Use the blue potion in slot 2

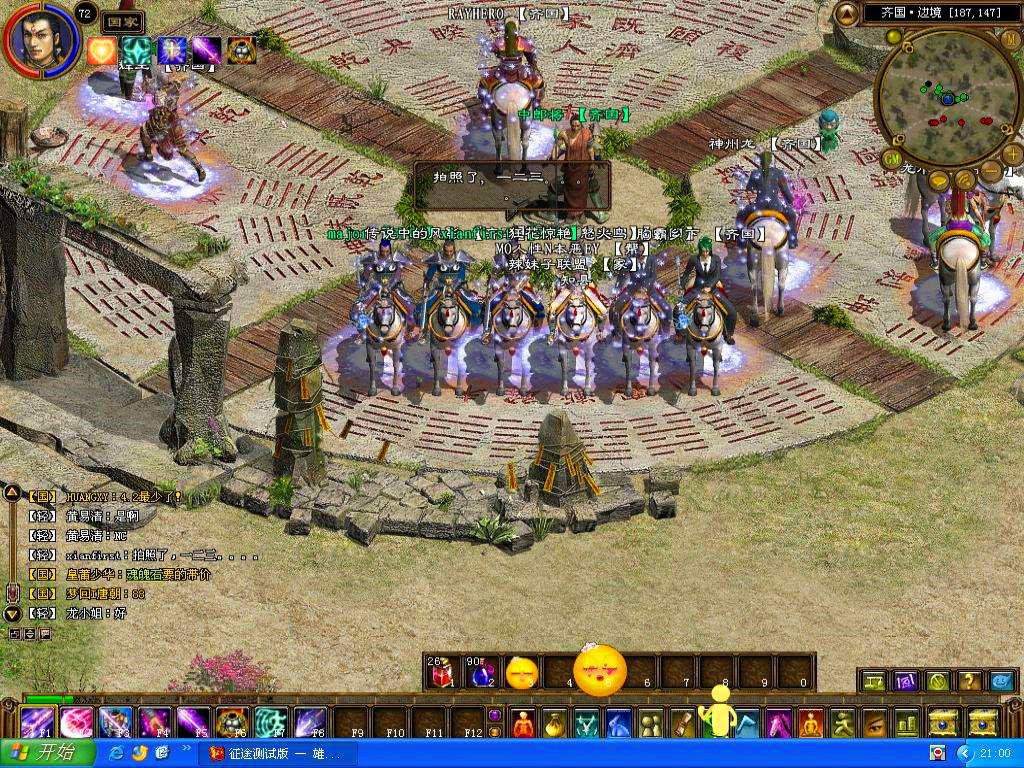480,674
